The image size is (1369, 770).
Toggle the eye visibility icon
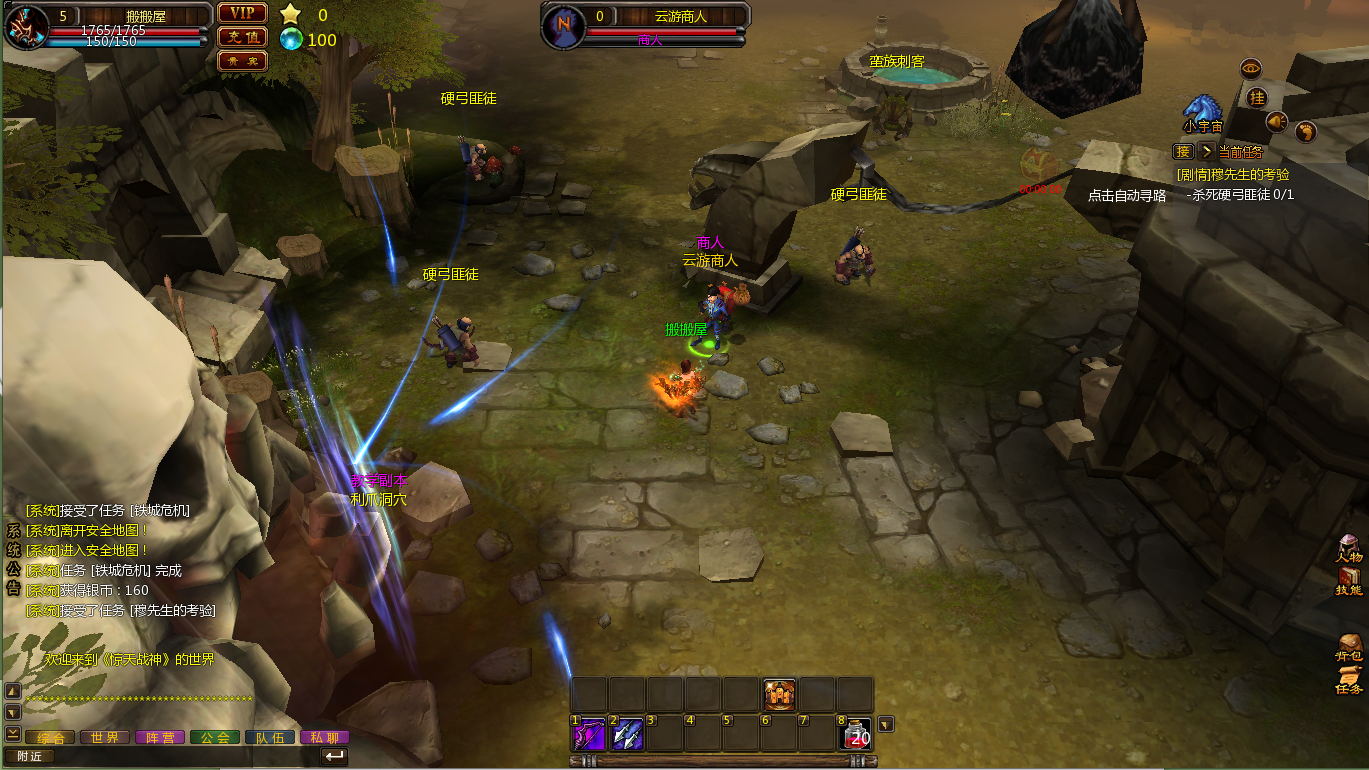1251,69
